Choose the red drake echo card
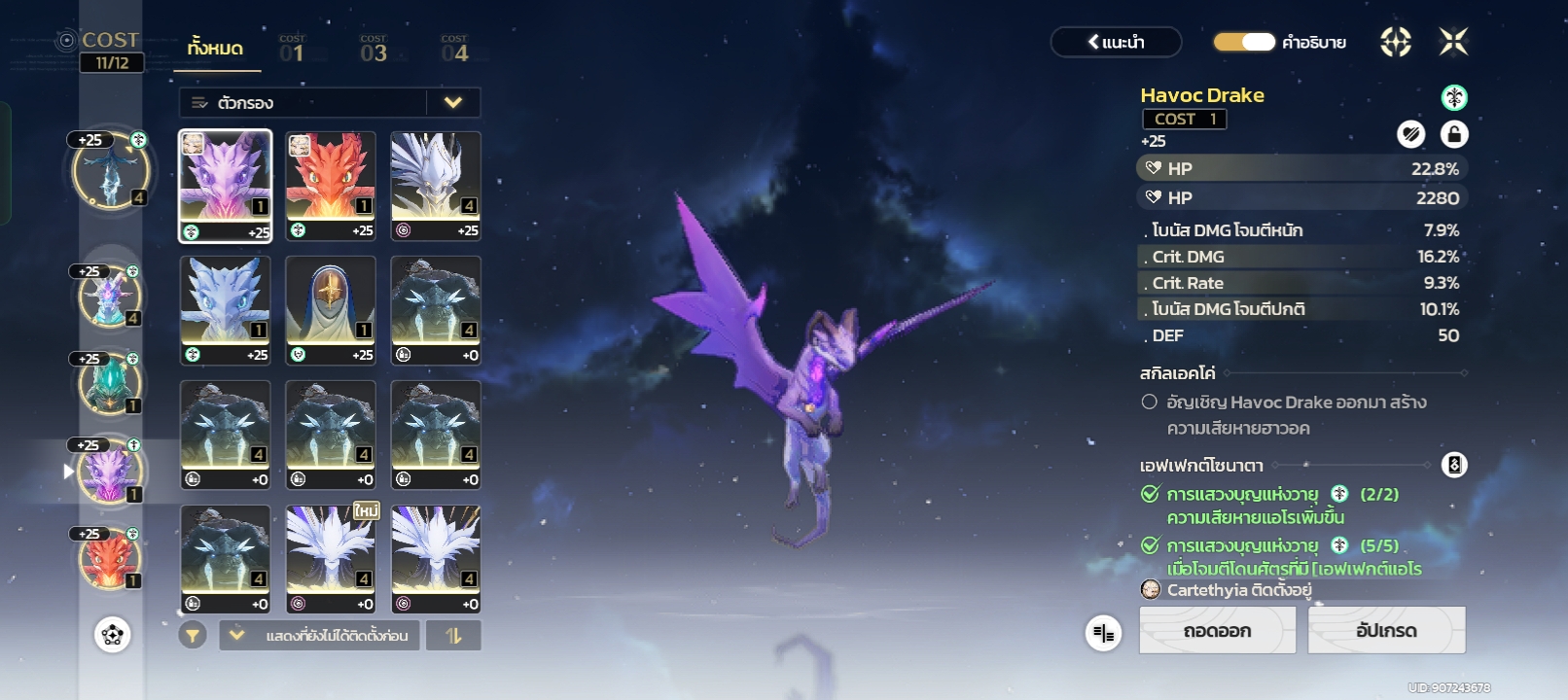The image size is (1568, 700). (331, 185)
